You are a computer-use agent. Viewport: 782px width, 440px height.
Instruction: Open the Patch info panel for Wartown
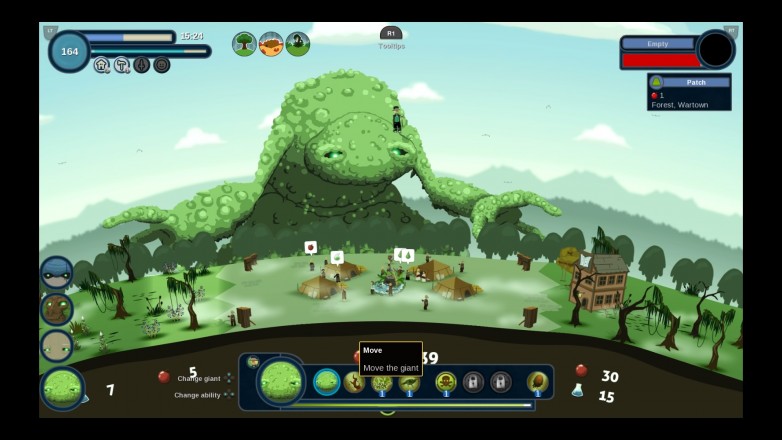click(x=689, y=92)
